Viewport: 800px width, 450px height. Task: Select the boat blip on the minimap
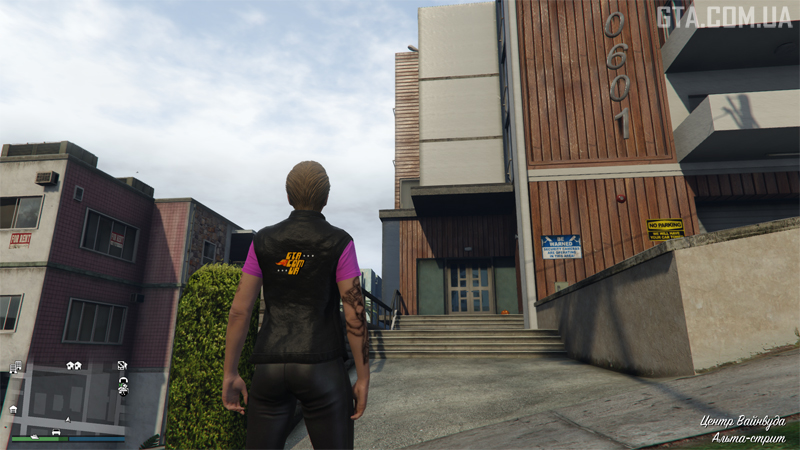[35, 437]
